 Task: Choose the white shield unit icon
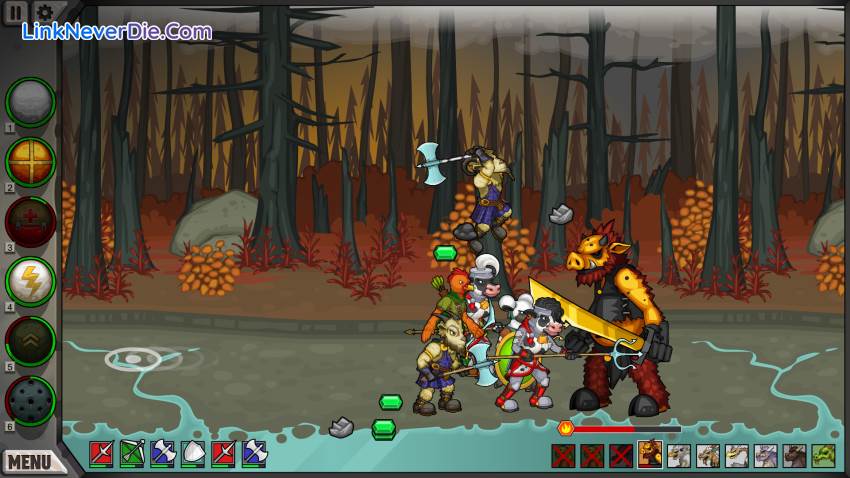(193, 454)
